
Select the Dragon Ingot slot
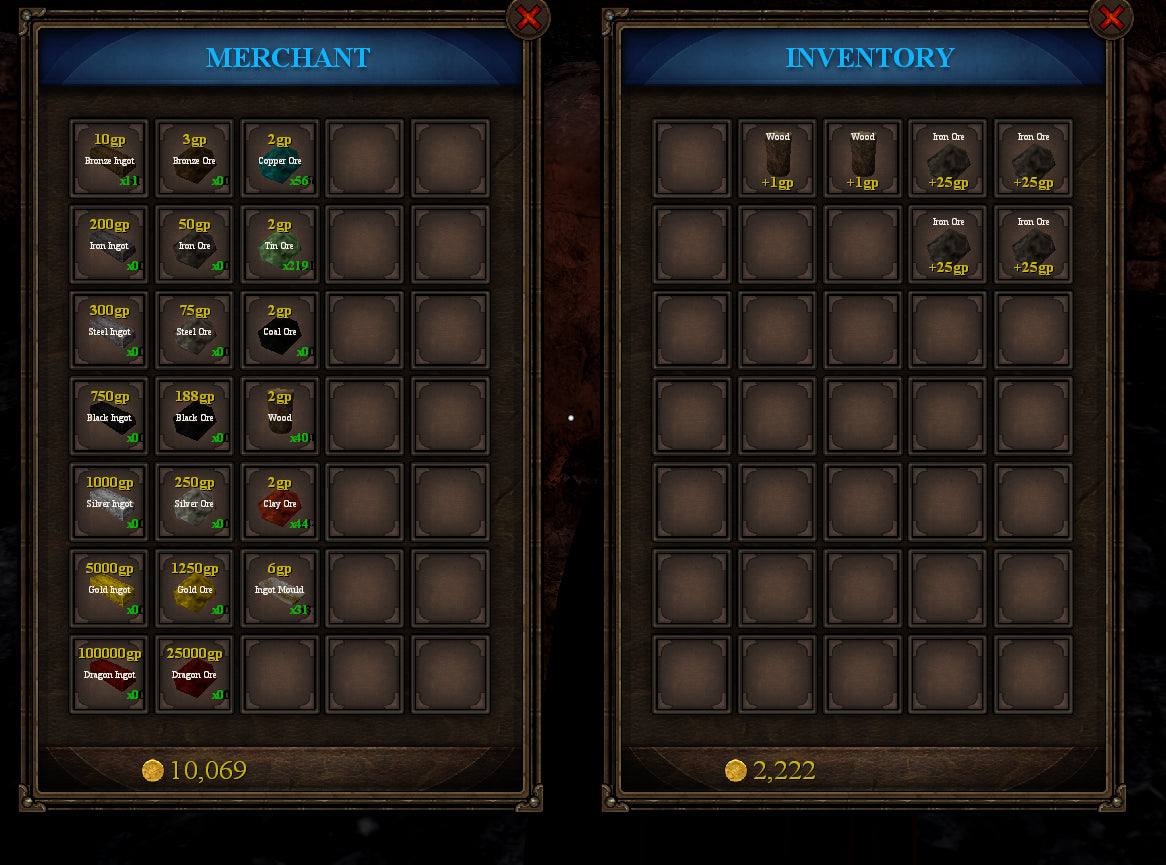click(x=109, y=675)
